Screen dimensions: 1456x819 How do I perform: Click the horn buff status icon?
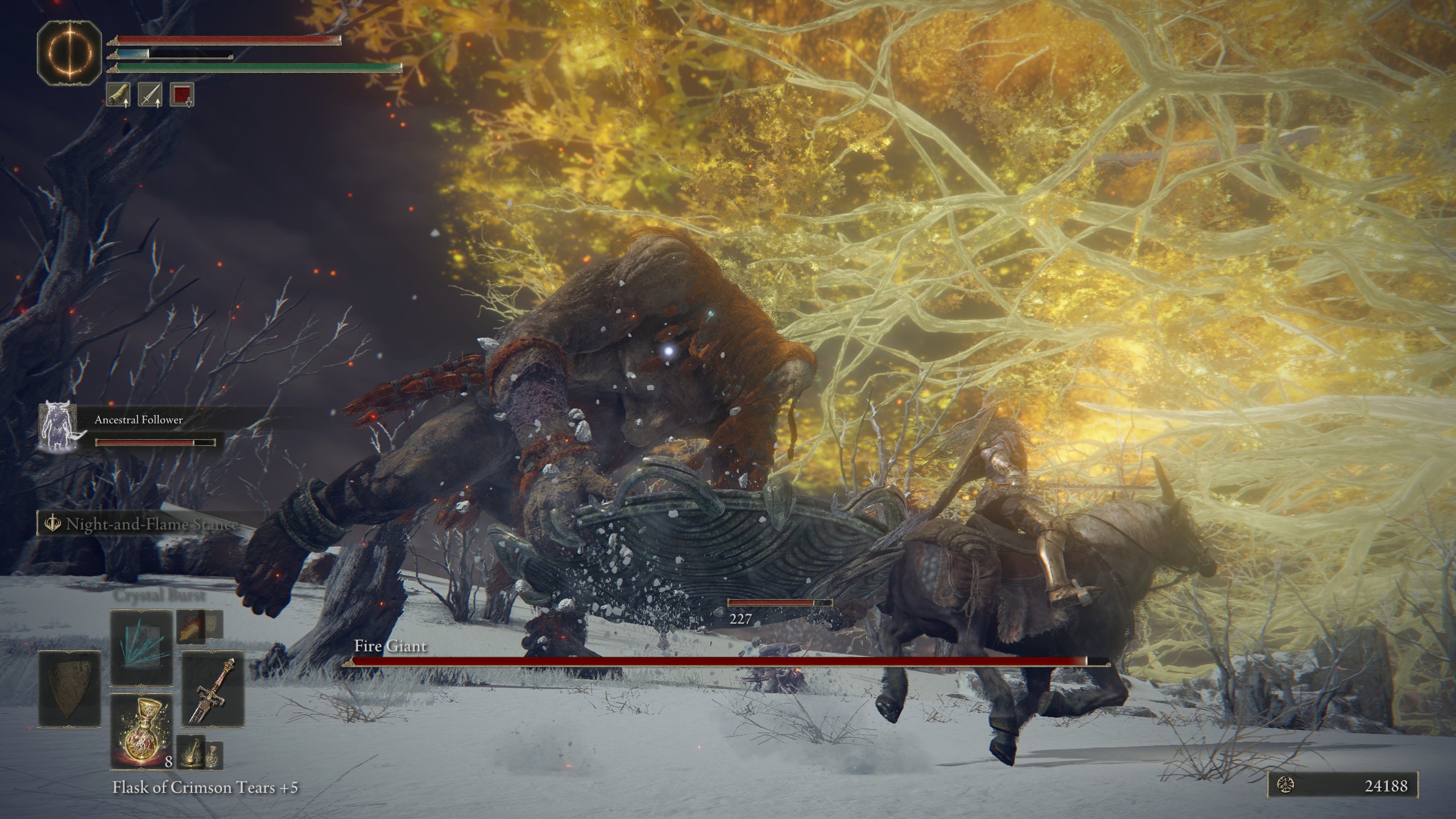click(118, 94)
